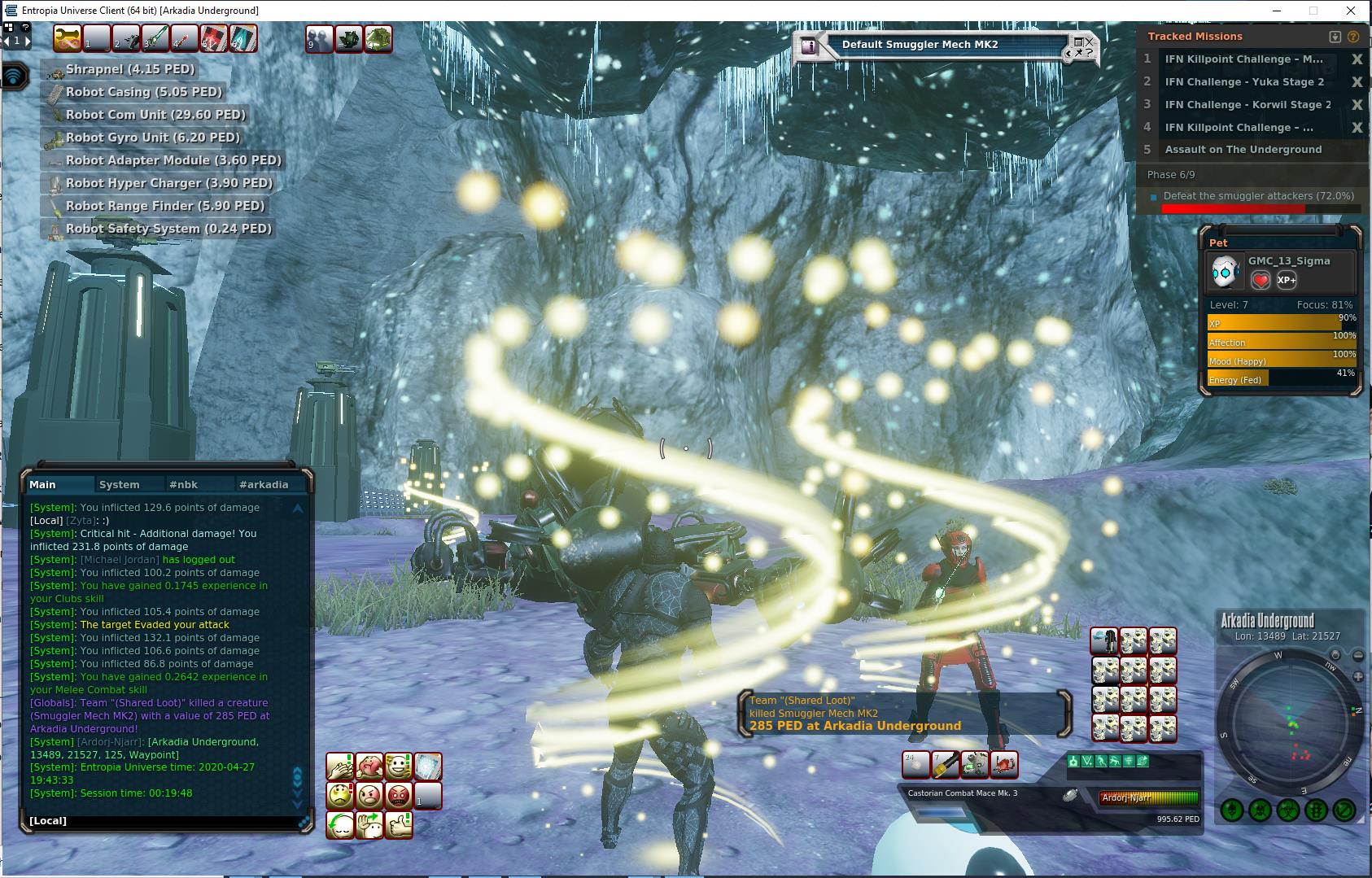Remove IFN Challenge - Yuka Stage 2 tracker
The width and height of the screenshot is (1372, 878).
1357,82
